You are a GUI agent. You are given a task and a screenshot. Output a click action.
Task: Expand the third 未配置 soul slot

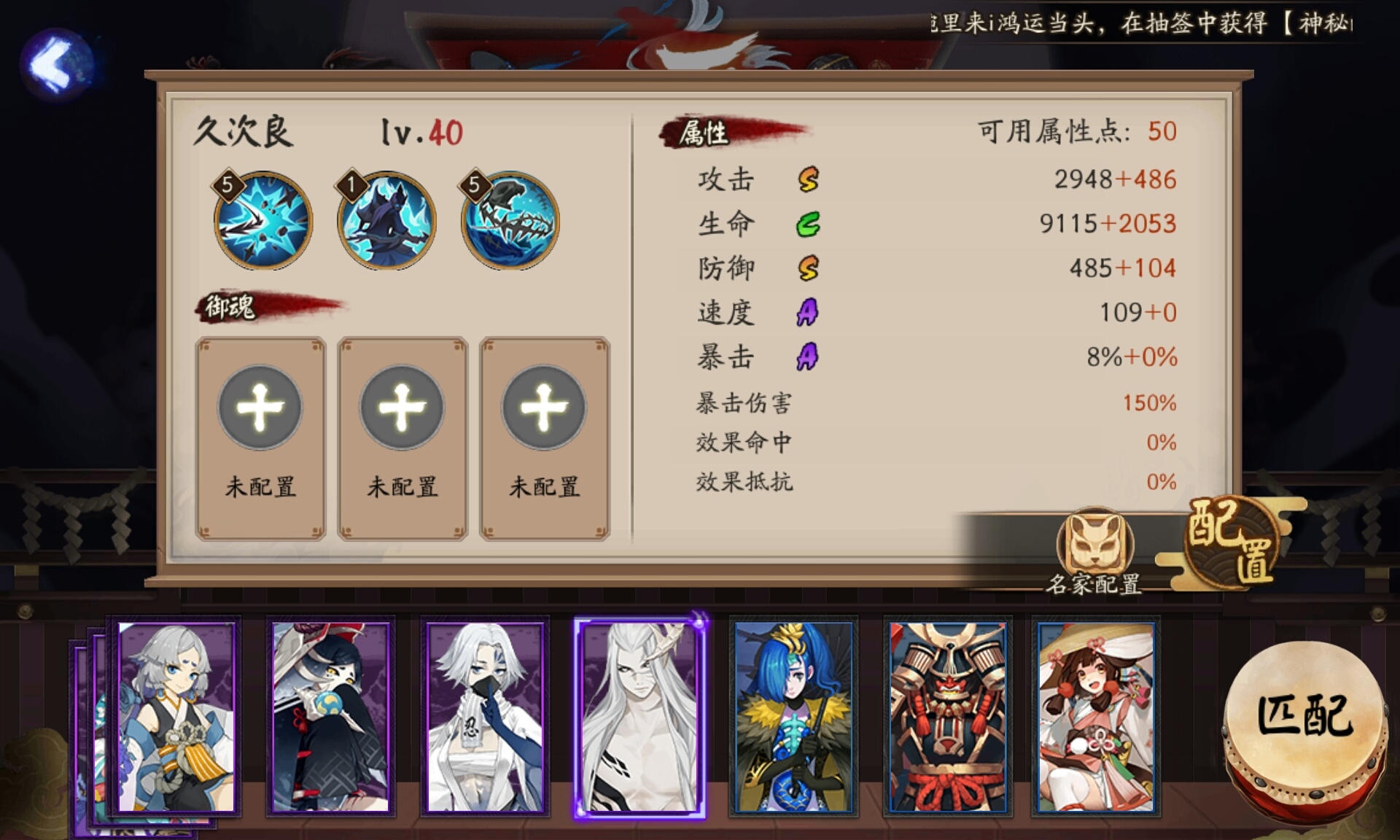543,408
